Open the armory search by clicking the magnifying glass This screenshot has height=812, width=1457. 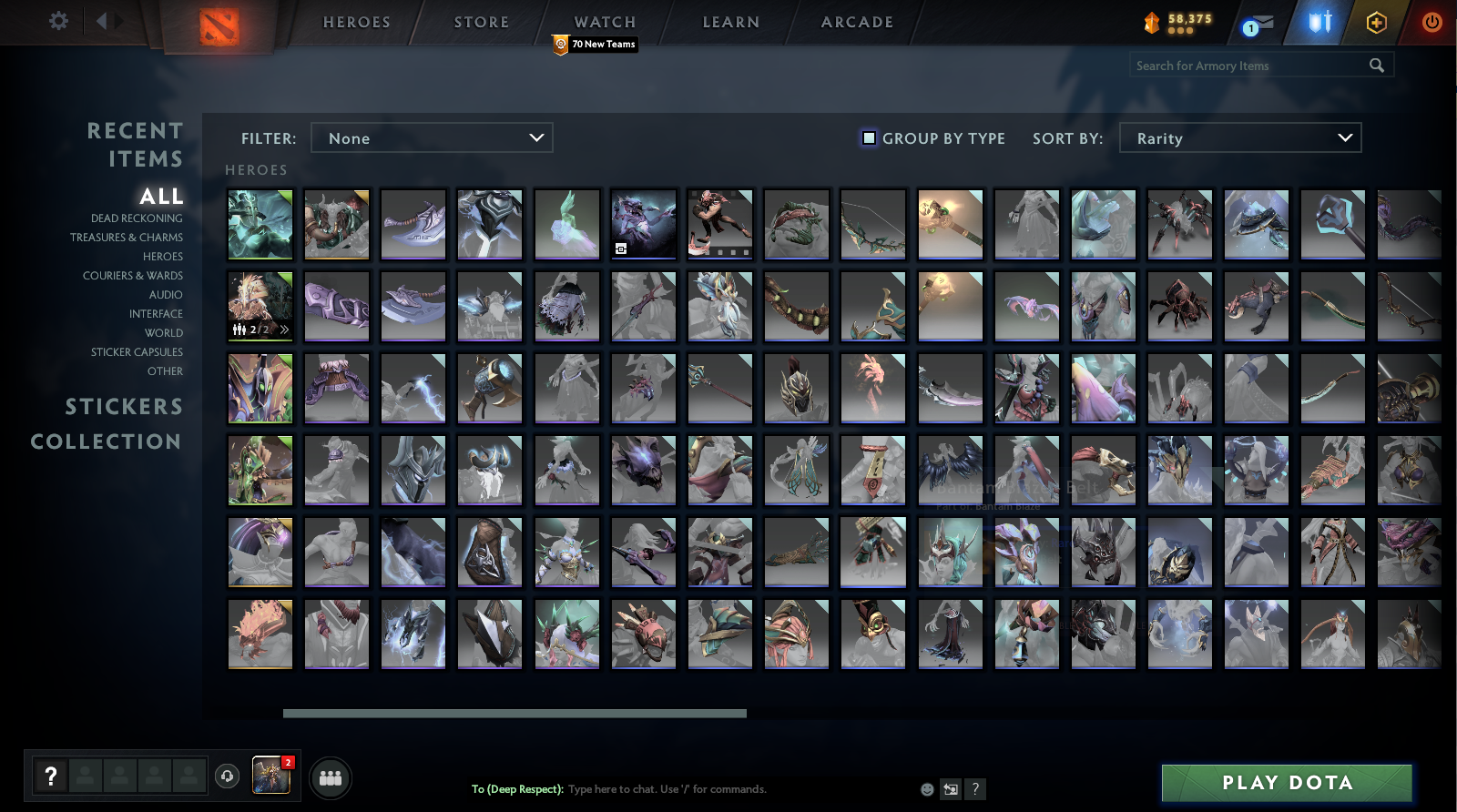pyautogui.click(x=1376, y=65)
